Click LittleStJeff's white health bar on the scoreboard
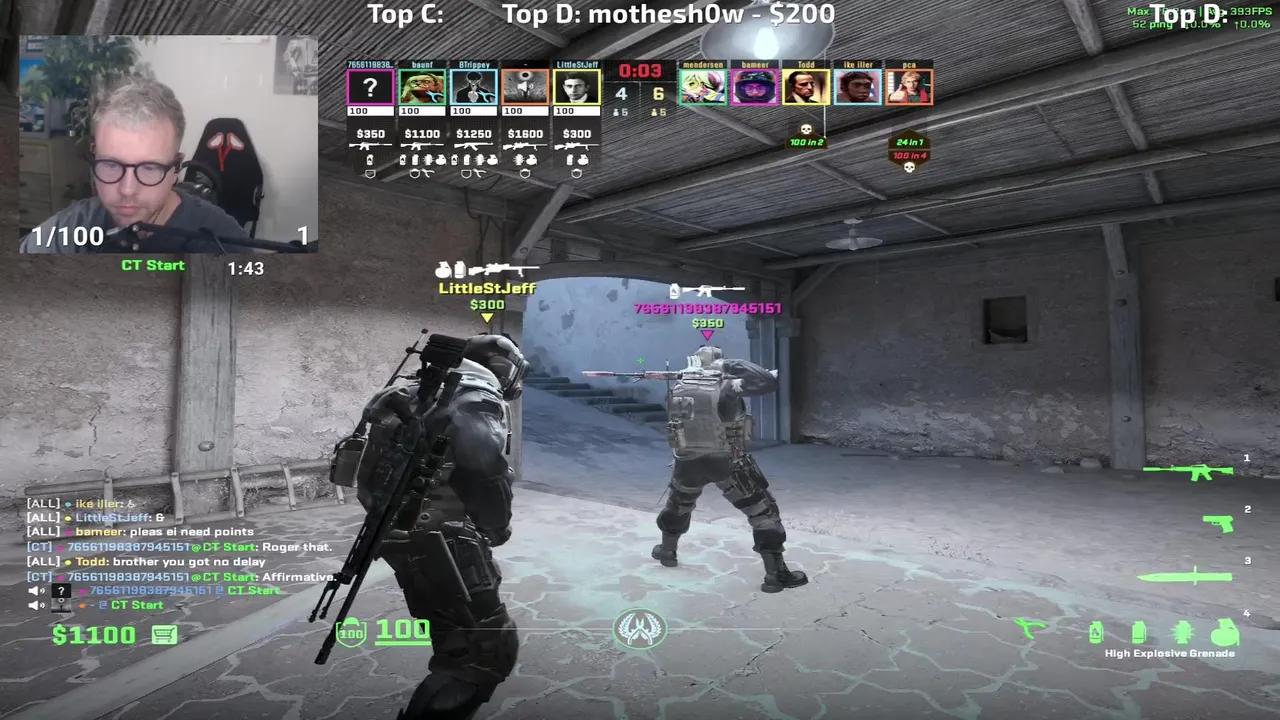 tap(576, 111)
